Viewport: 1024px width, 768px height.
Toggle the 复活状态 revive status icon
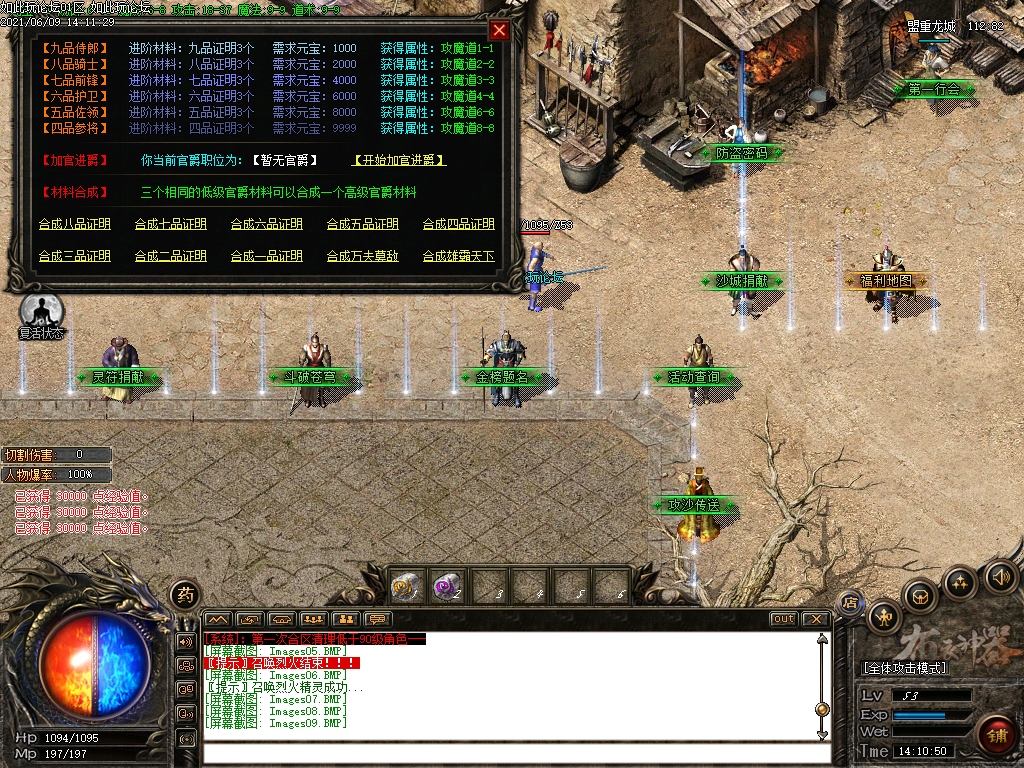[41, 311]
